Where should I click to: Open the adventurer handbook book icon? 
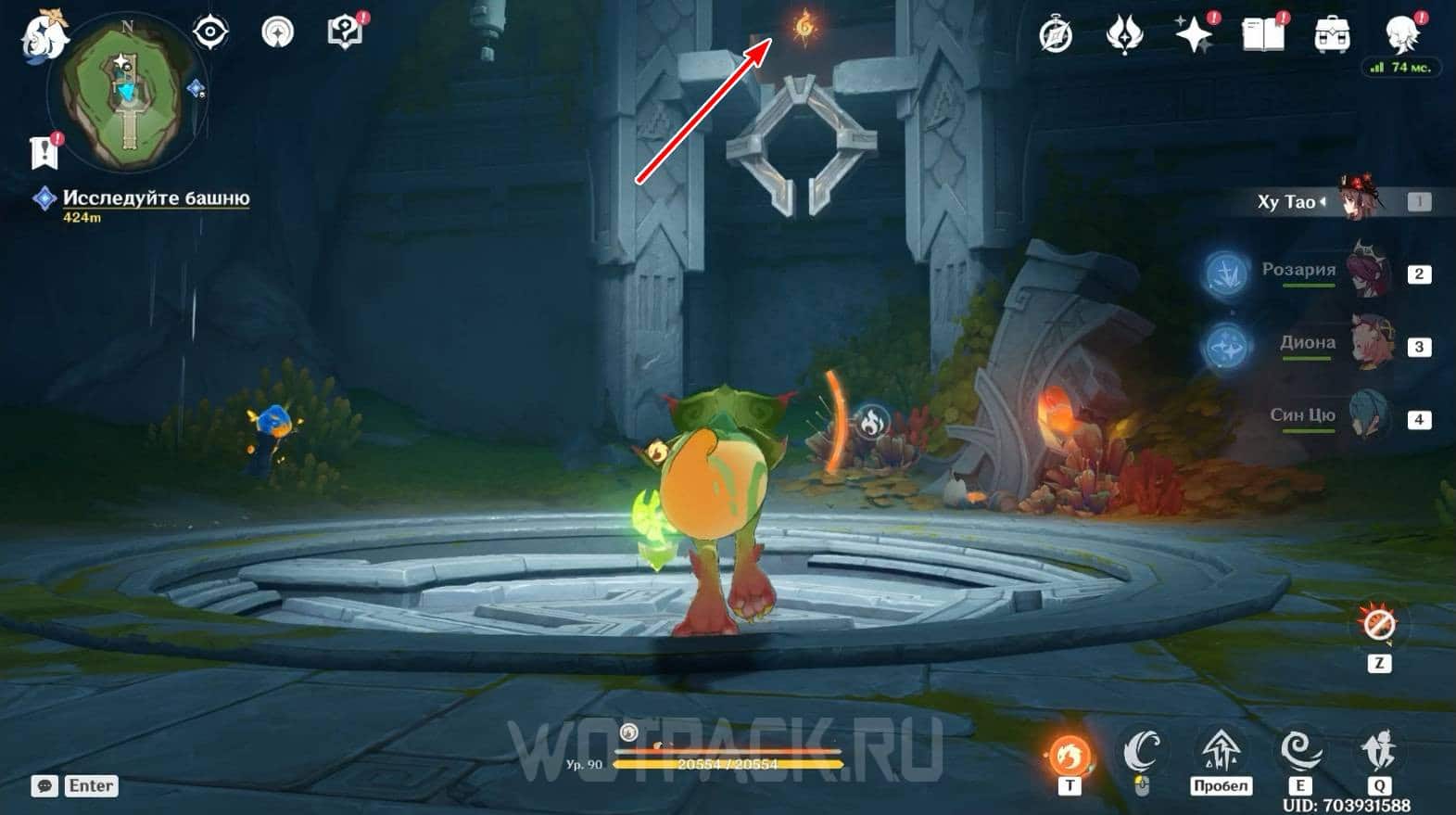(1262, 35)
